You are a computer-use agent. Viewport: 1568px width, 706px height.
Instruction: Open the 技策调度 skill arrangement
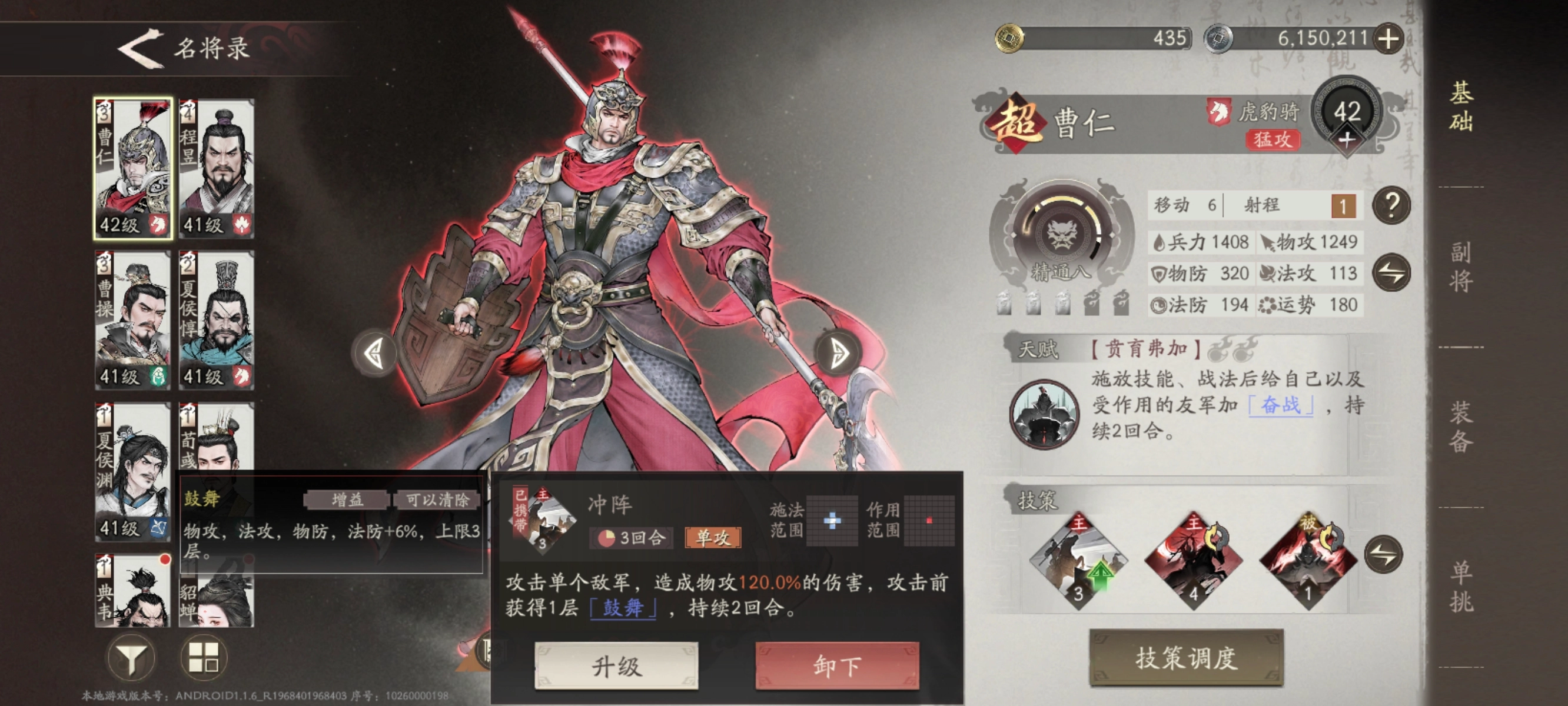point(1186,658)
